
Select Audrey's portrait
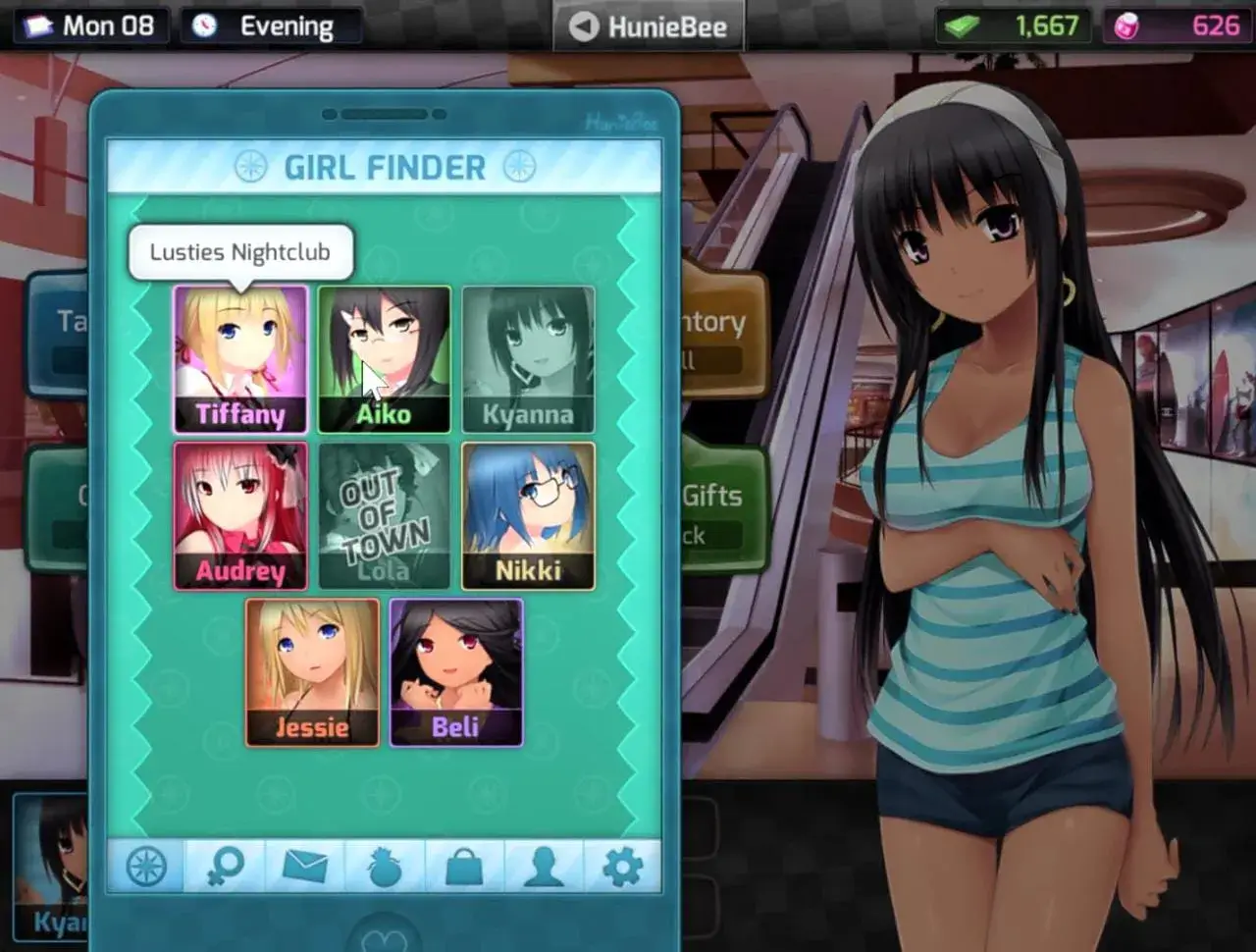coord(240,515)
